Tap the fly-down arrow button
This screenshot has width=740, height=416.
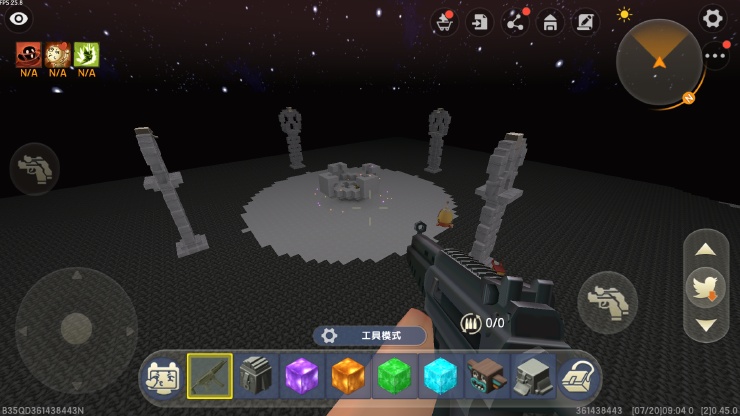705,324
